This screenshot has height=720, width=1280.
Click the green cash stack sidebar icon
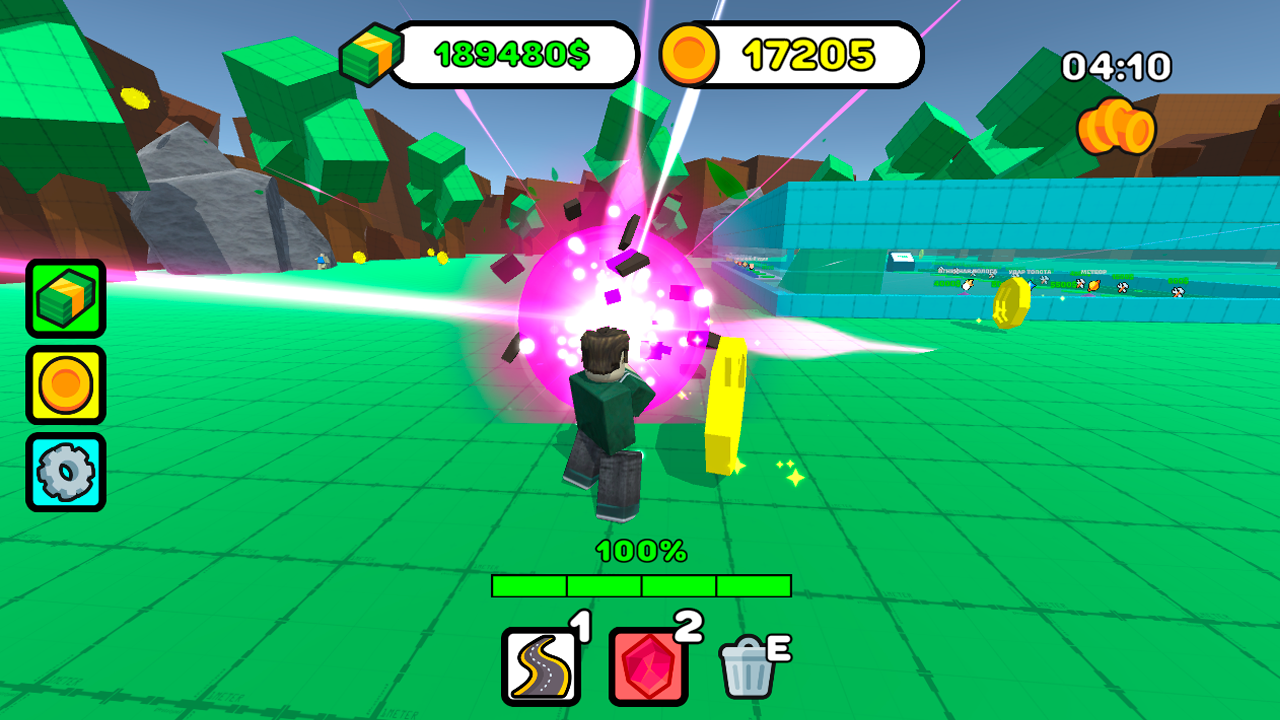pyautogui.click(x=66, y=298)
